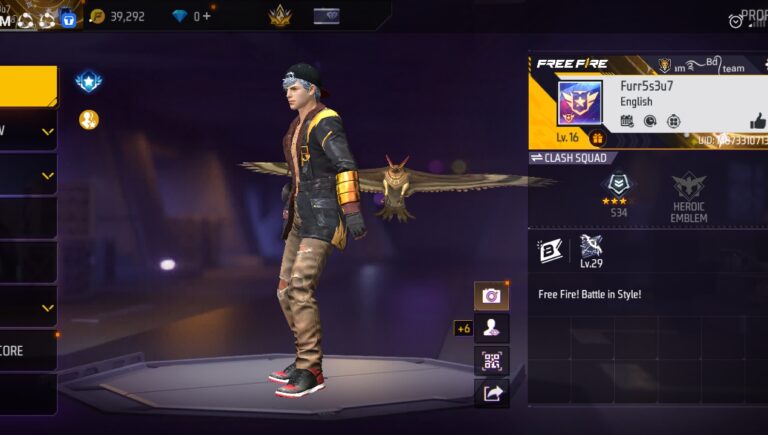The image size is (768, 435).
Task: Switch mode using the Clash Squad selector
Action: pyautogui.click(x=569, y=158)
